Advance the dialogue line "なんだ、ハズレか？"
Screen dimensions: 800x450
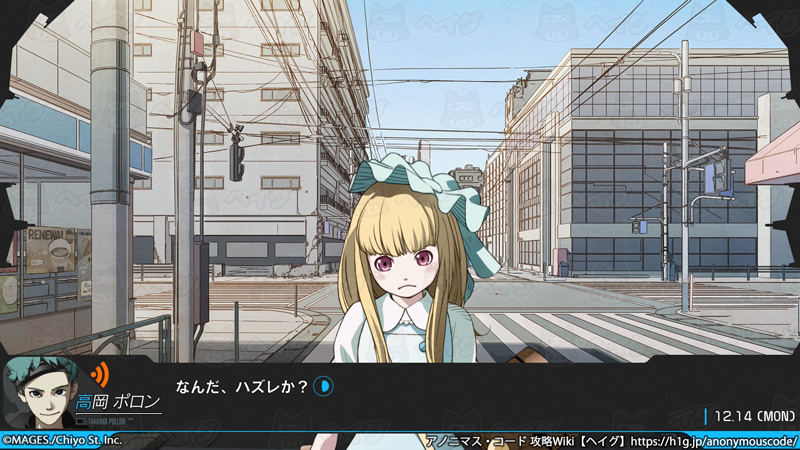[x=242, y=386]
